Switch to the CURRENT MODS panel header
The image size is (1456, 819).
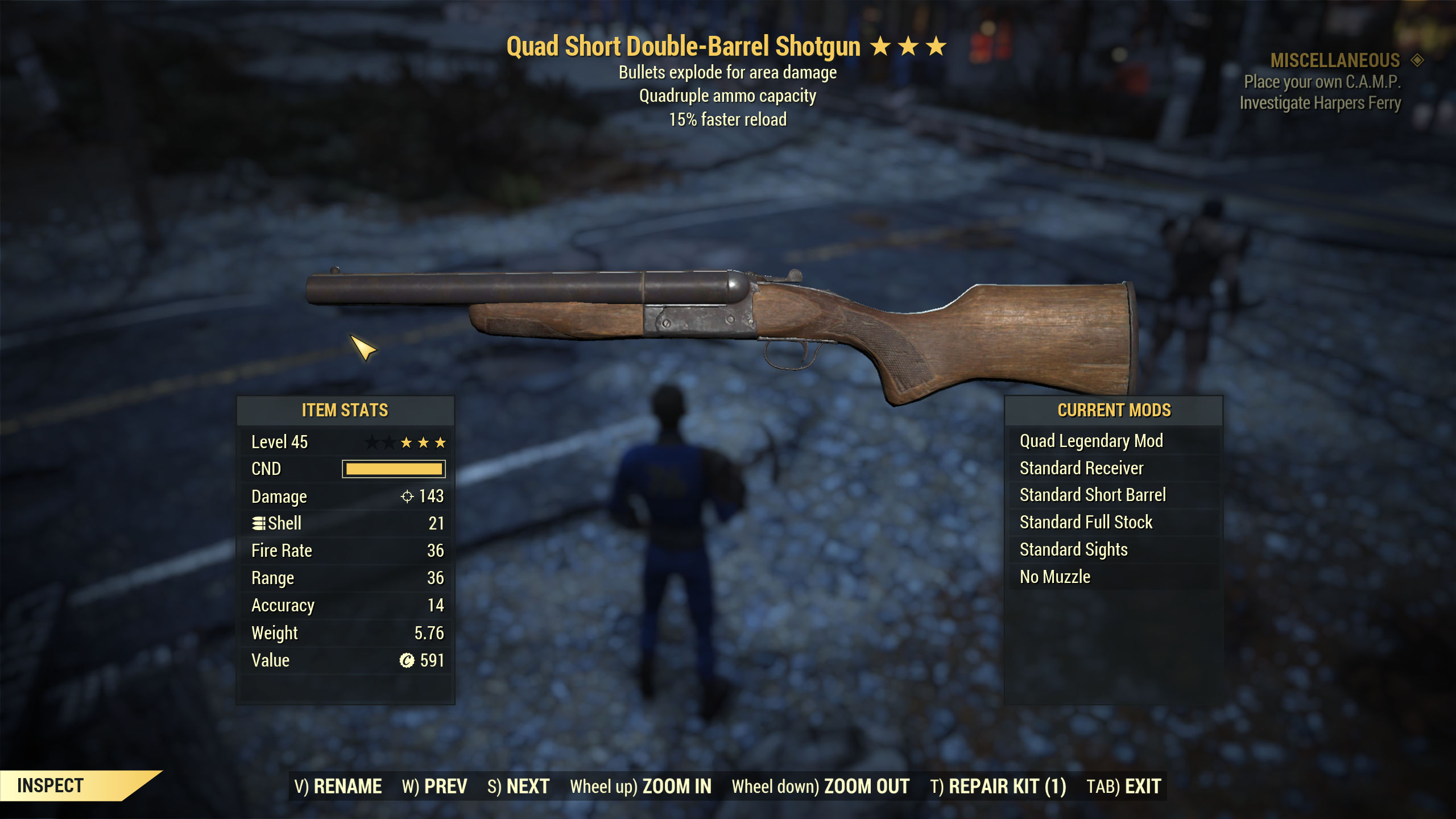coord(1114,410)
